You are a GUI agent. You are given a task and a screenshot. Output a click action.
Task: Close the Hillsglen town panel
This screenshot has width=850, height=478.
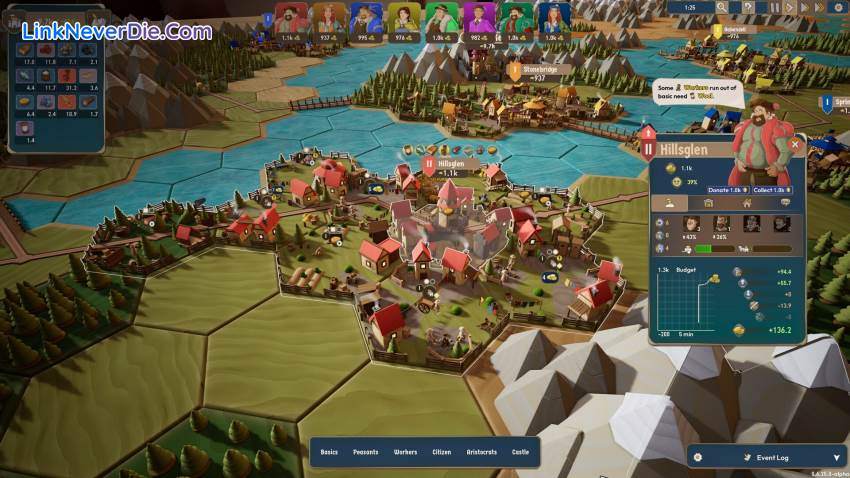pos(795,144)
